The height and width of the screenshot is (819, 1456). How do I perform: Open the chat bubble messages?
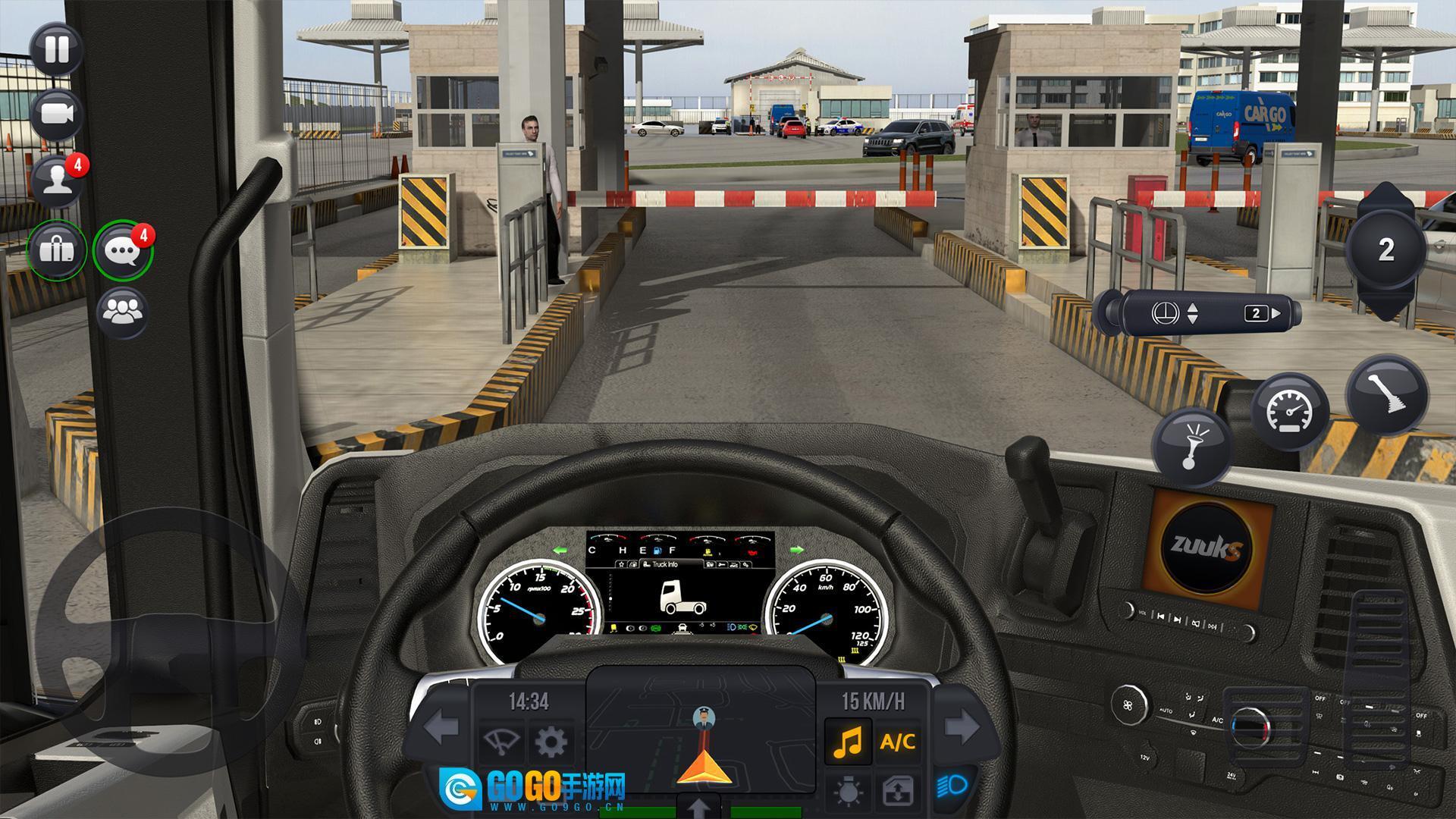click(x=123, y=250)
